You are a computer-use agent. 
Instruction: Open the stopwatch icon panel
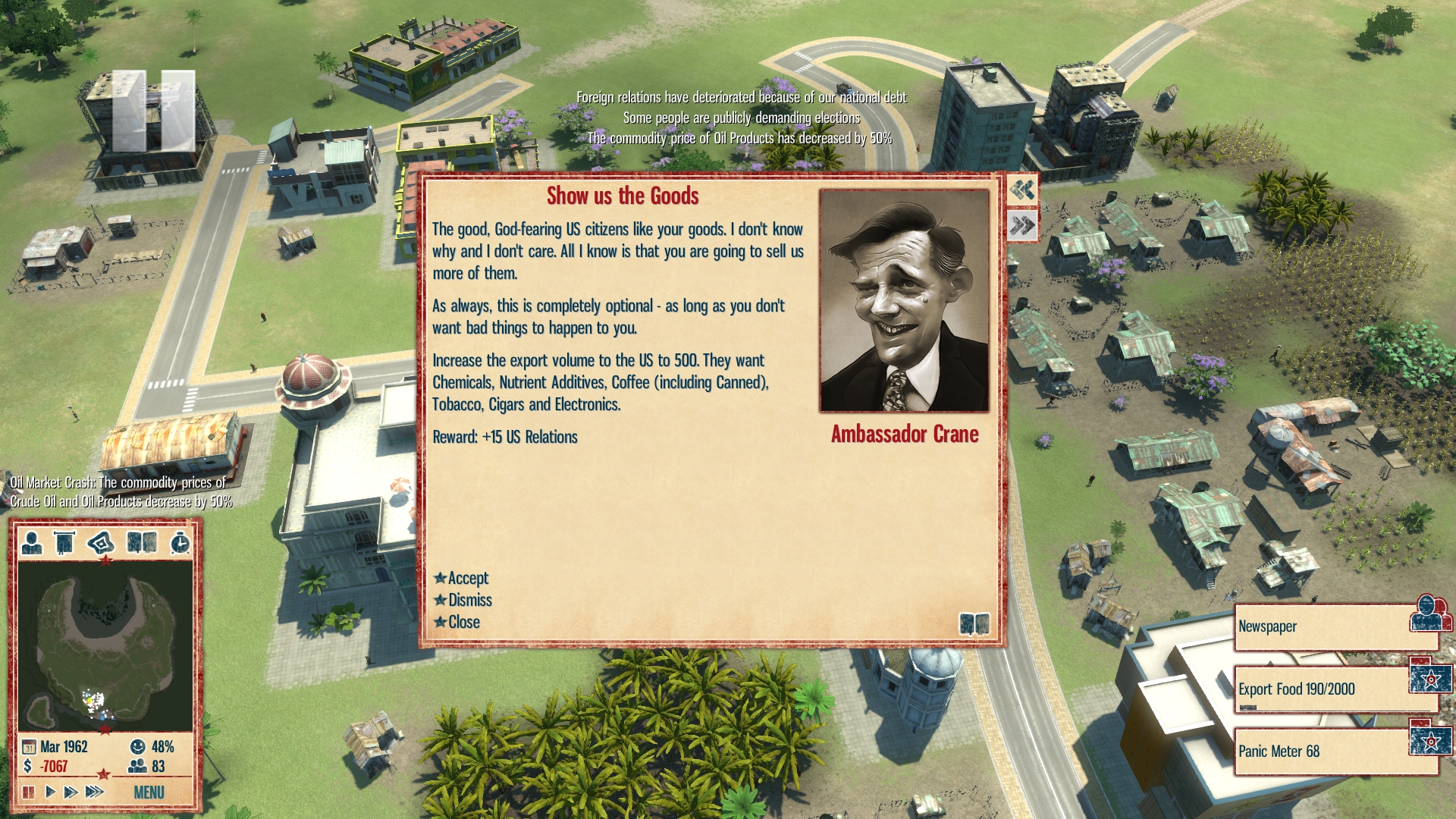click(180, 543)
